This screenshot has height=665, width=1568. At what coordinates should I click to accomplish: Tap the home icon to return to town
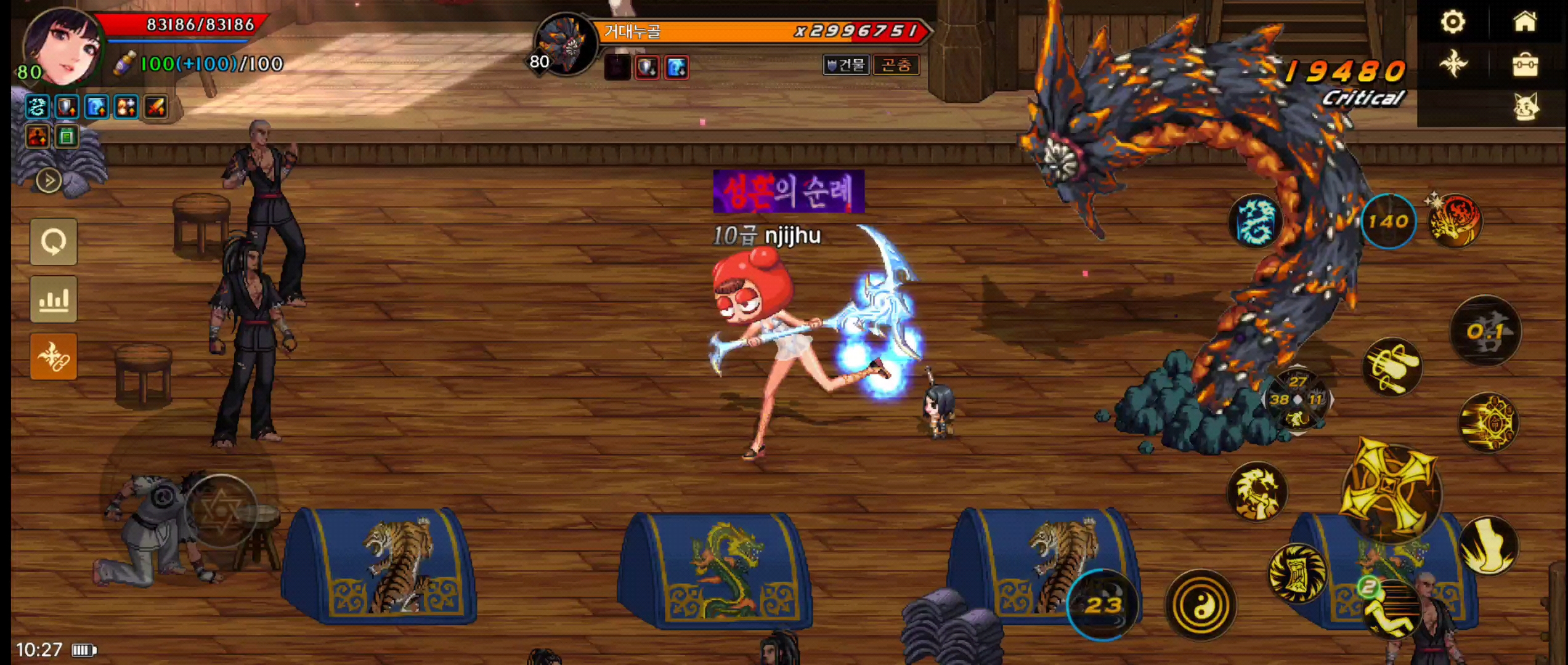point(1525,22)
